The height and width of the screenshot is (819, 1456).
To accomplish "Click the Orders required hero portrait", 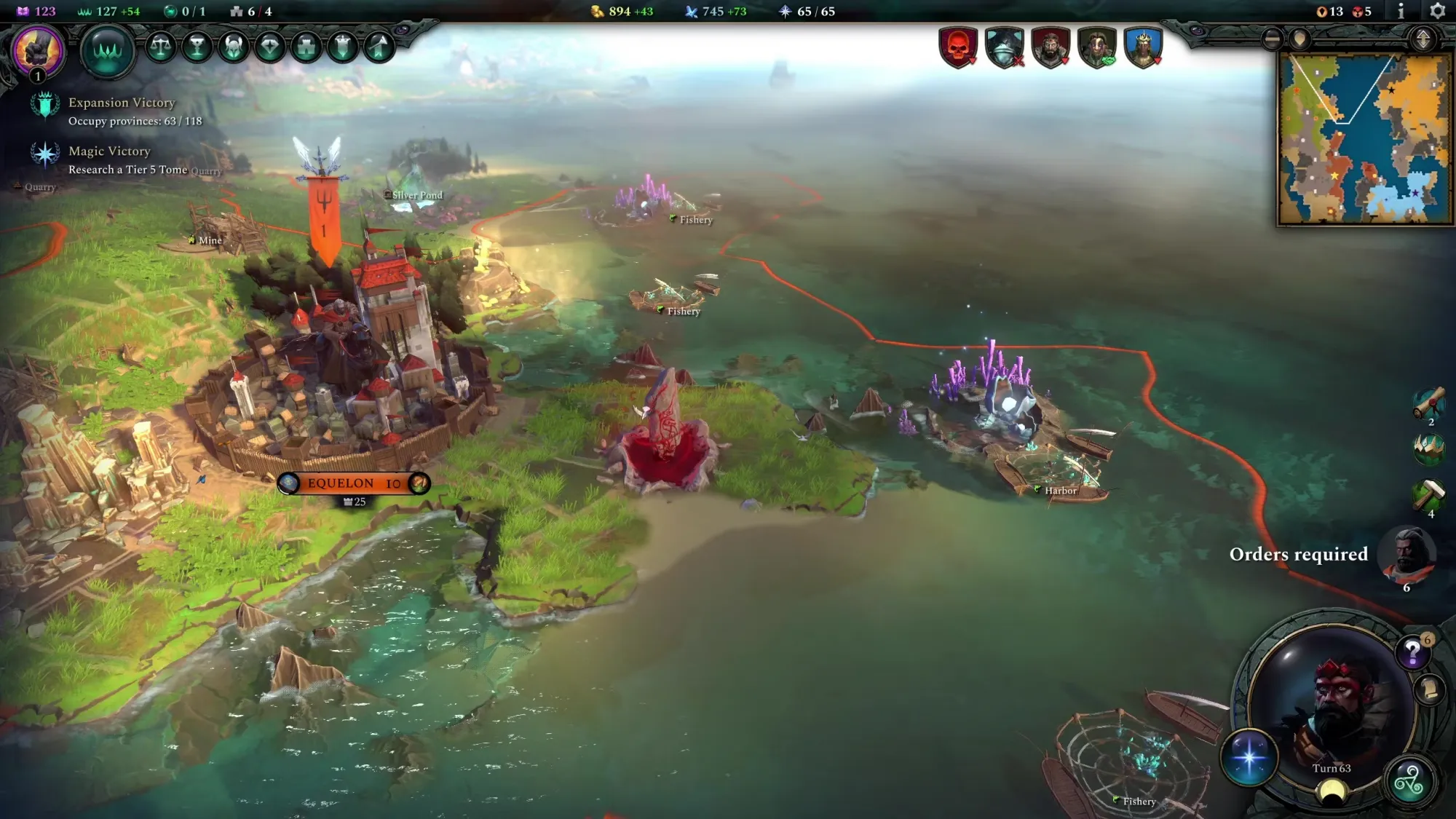I will click(x=1409, y=555).
